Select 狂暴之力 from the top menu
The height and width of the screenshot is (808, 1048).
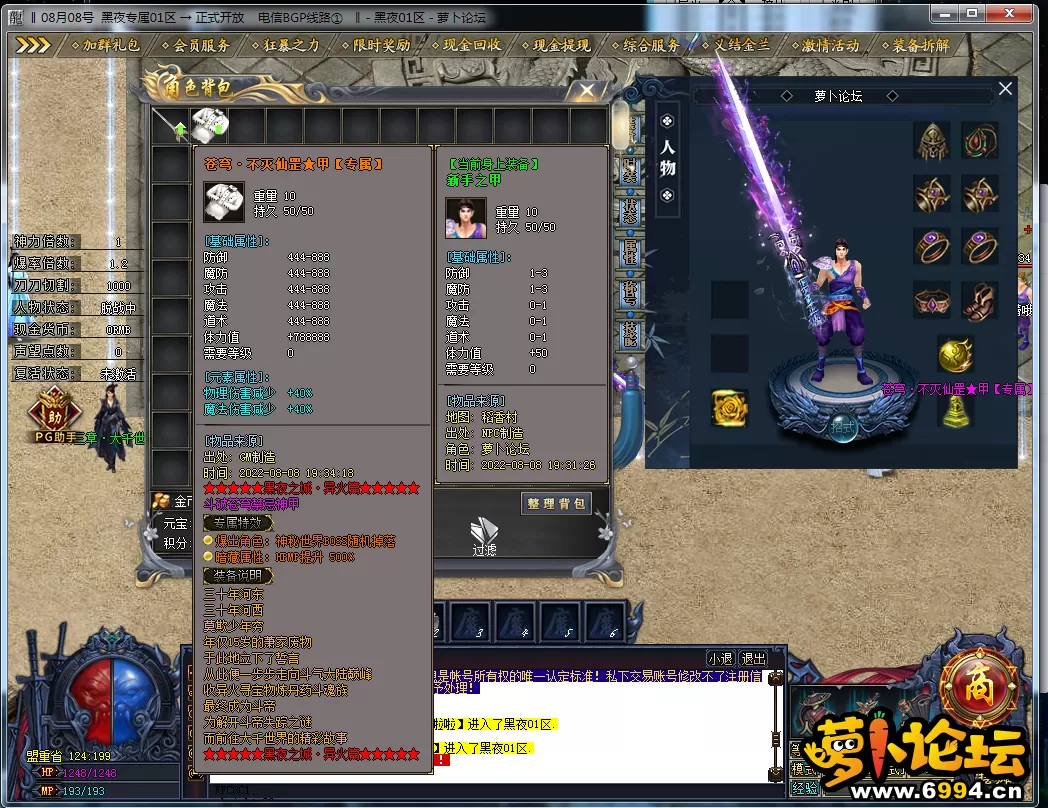pyautogui.click(x=291, y=45)
